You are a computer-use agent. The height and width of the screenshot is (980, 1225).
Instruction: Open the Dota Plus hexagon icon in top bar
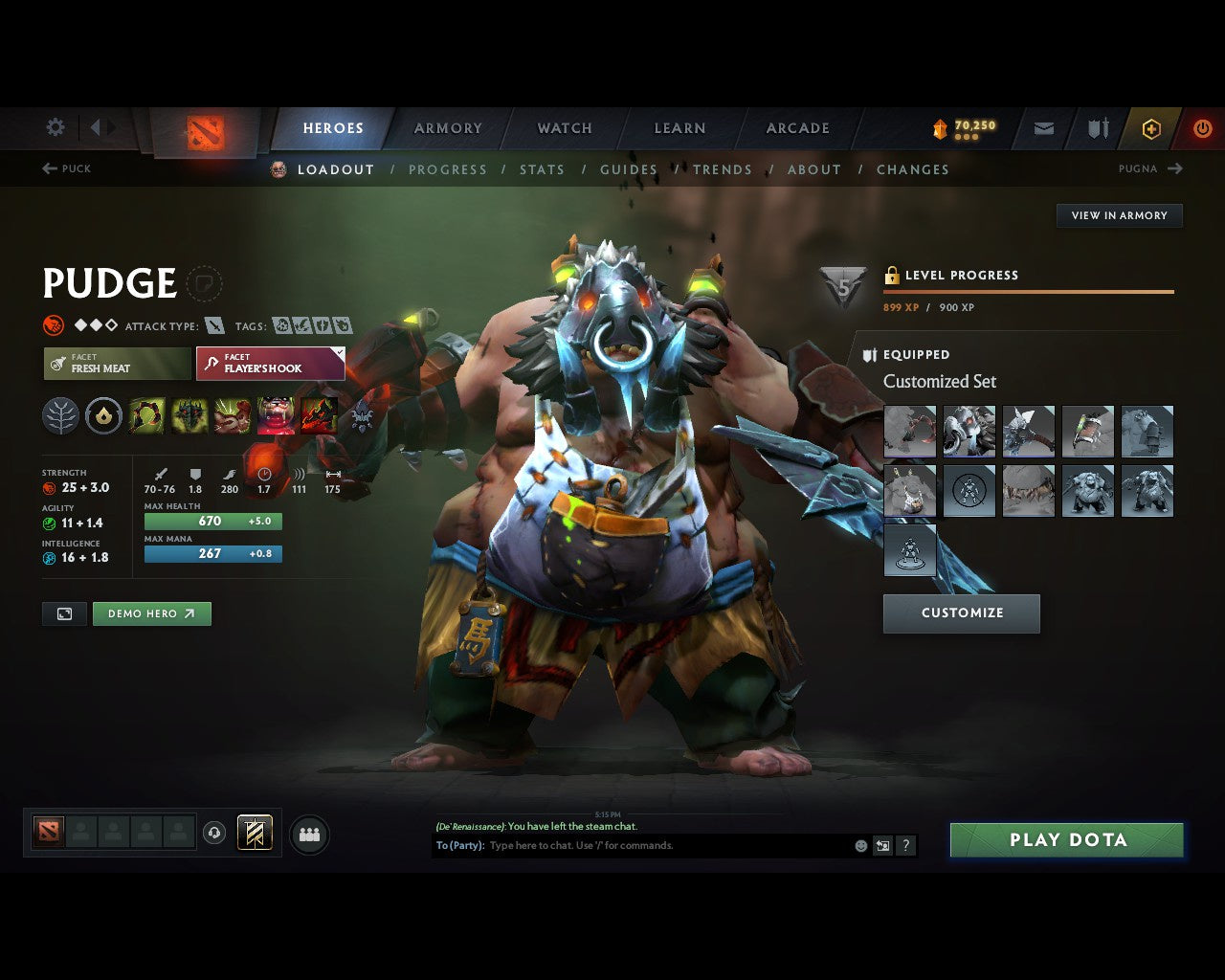pos(1150,128)
